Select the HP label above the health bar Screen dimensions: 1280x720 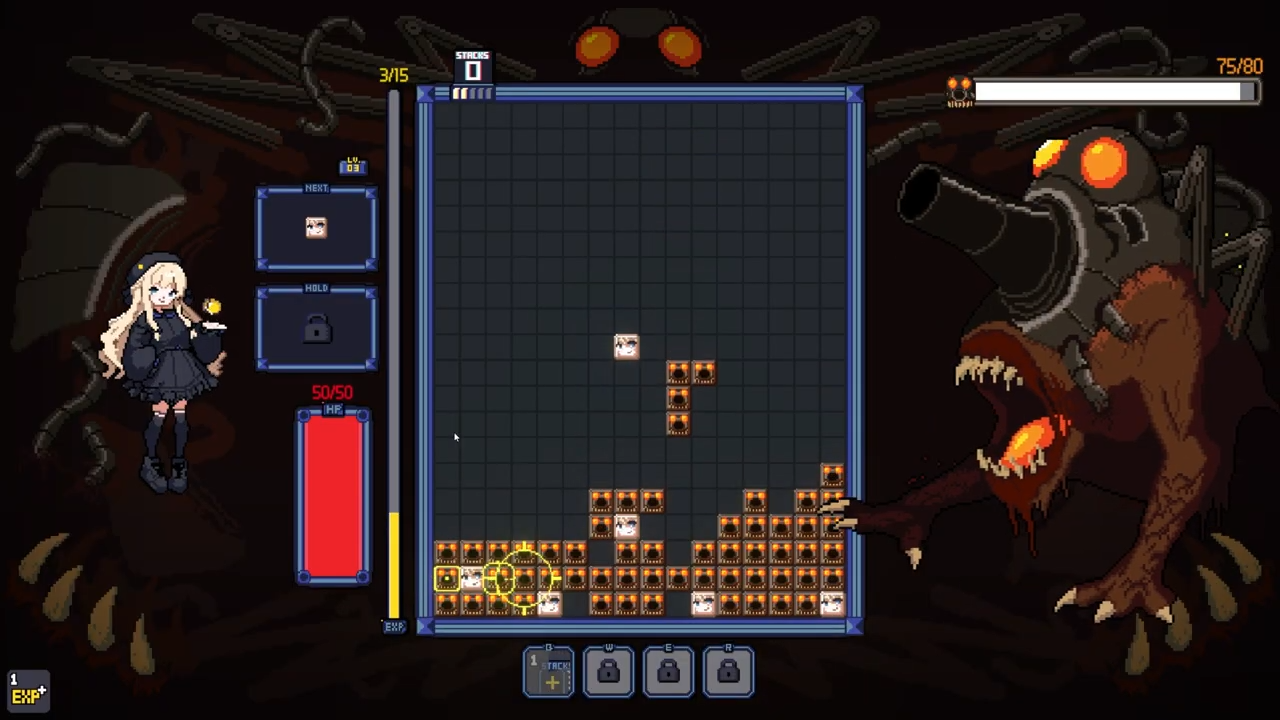(333, 411)
